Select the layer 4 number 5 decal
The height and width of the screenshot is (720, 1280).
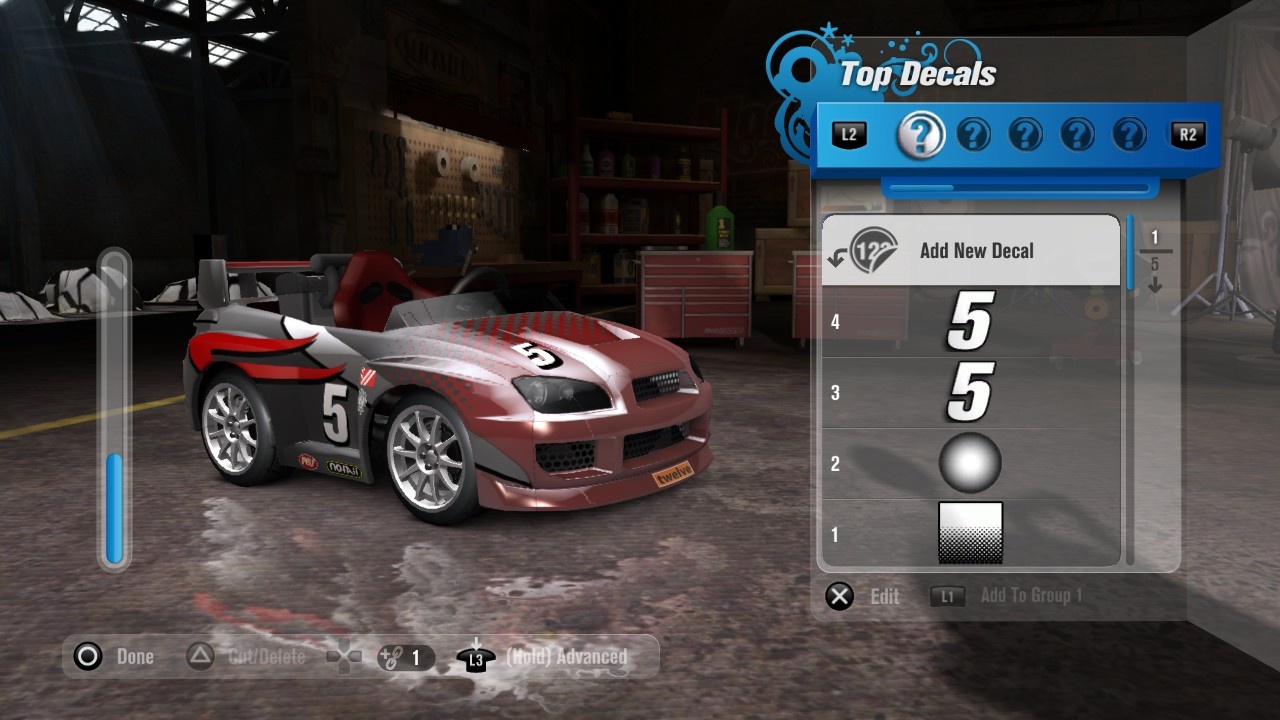970,322
